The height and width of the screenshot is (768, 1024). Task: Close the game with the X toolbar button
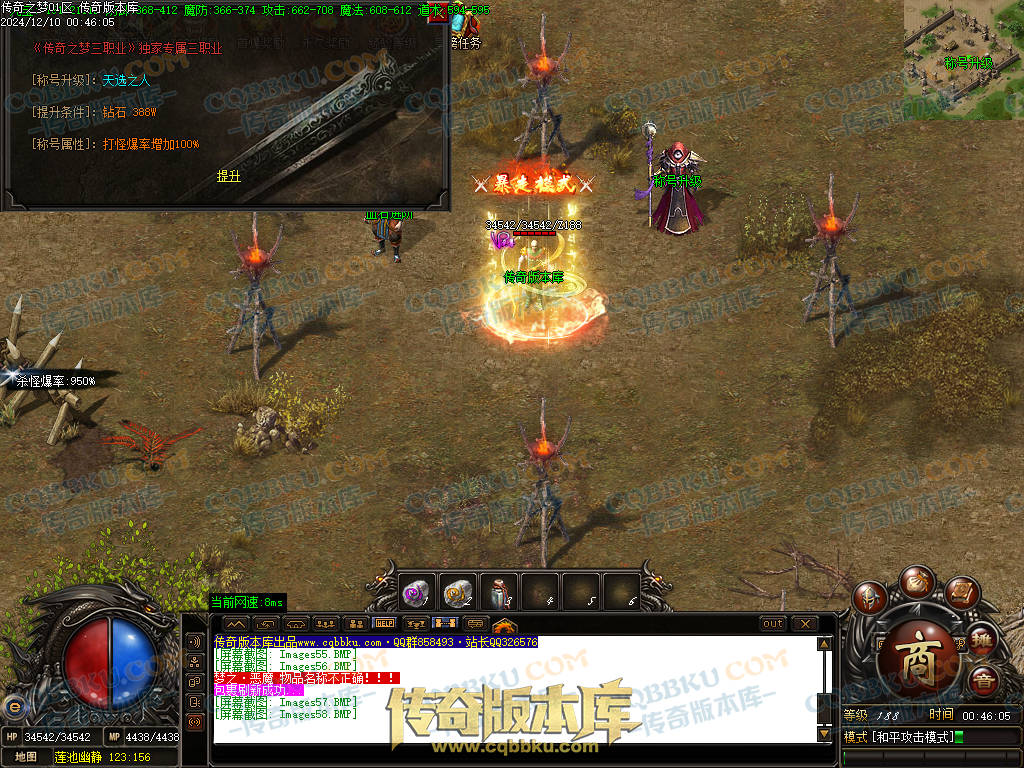click(x=805, y=624)
